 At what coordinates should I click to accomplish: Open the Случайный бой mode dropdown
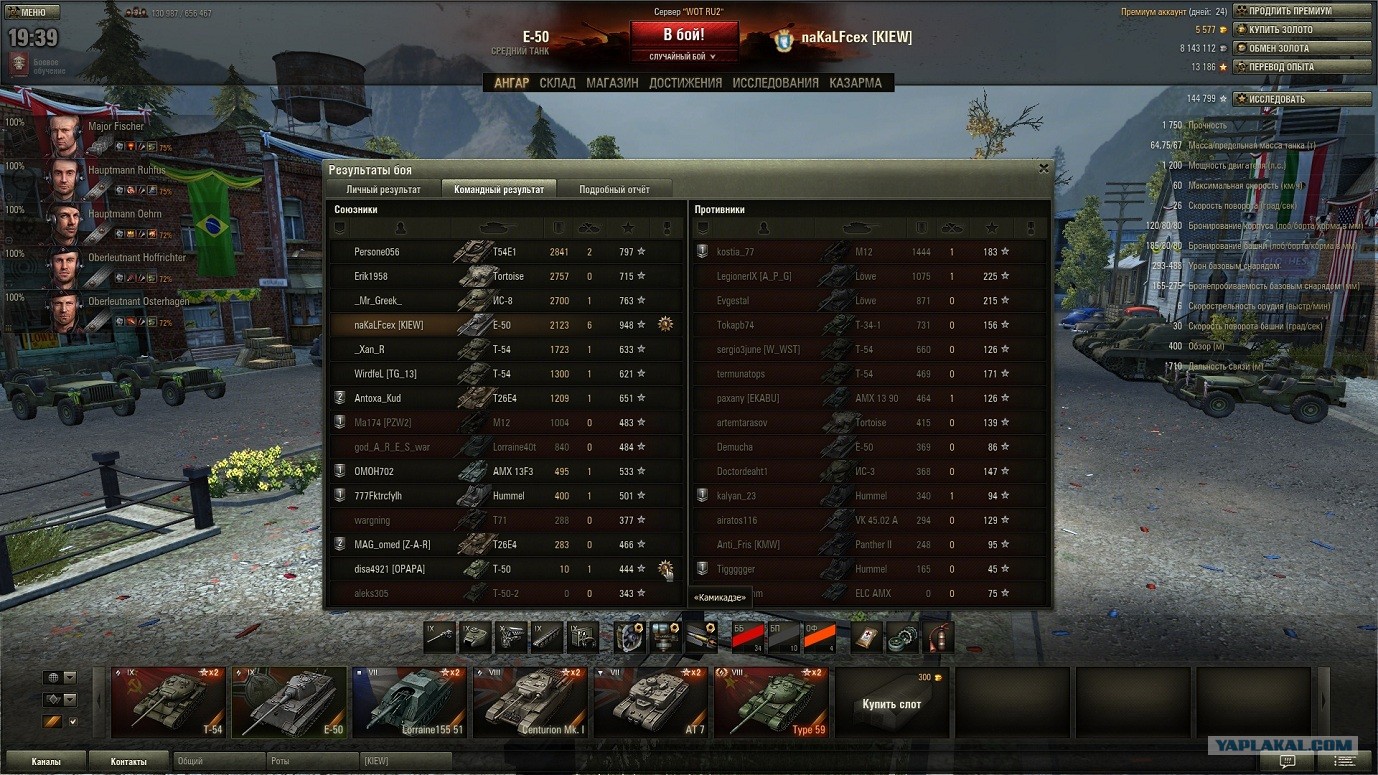click(684, 57)
